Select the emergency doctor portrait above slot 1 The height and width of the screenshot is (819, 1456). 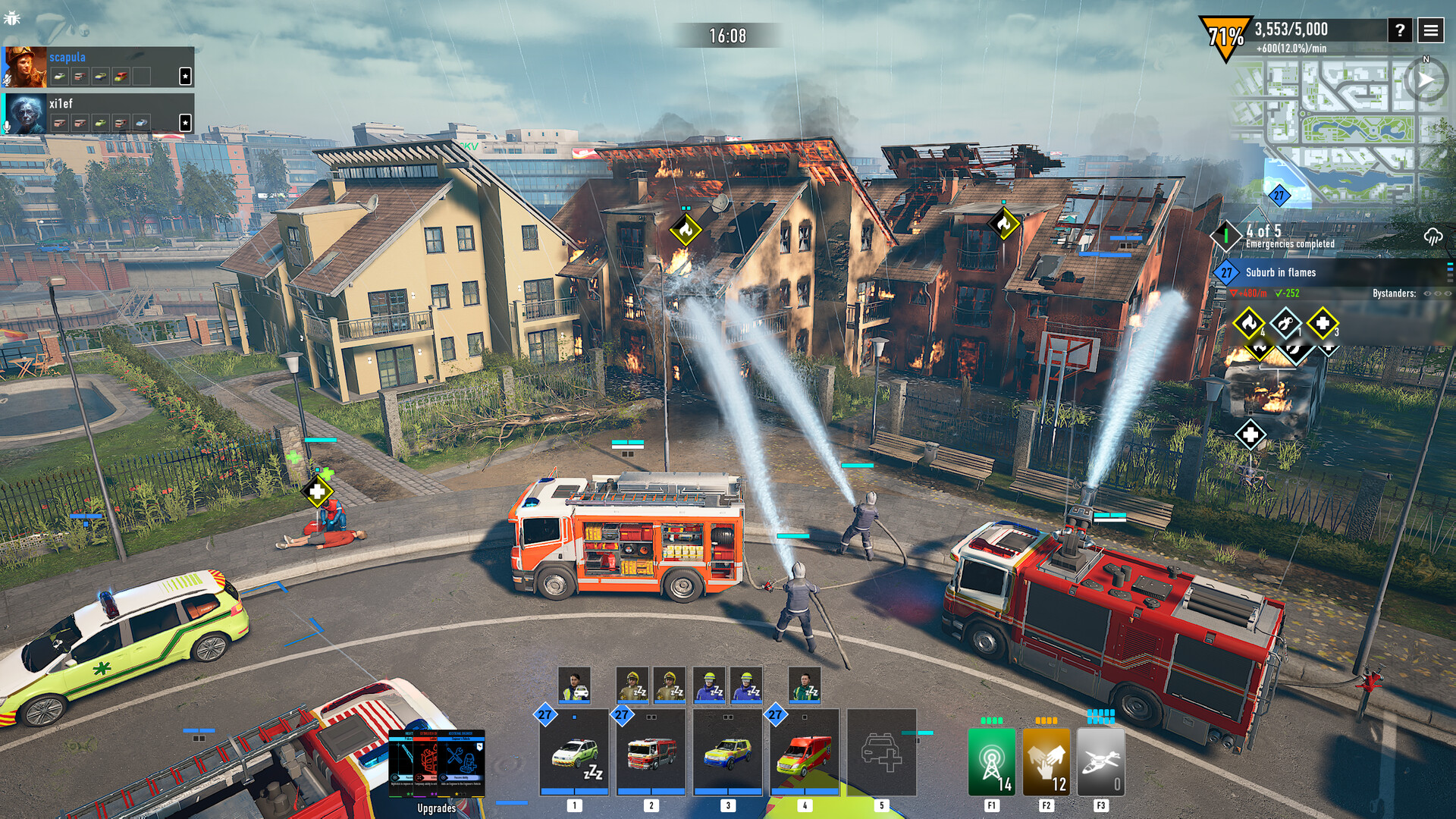click(x=574, y=685)
